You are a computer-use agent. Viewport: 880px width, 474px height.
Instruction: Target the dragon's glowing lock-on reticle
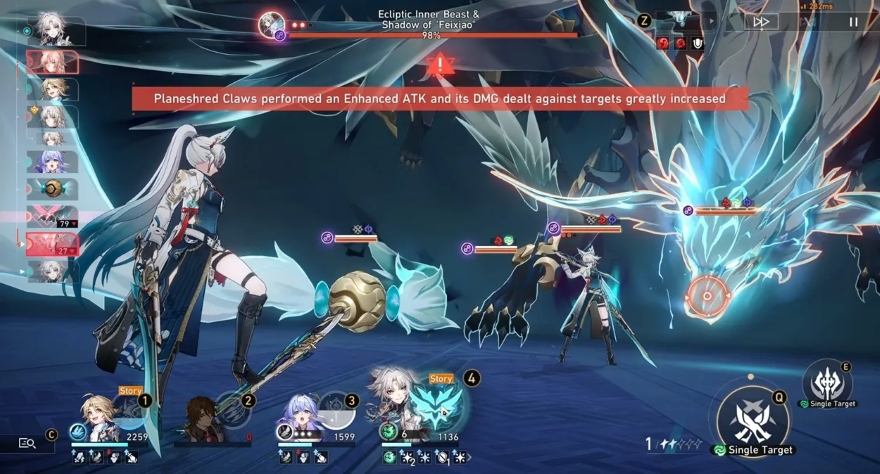pos(708,295)
